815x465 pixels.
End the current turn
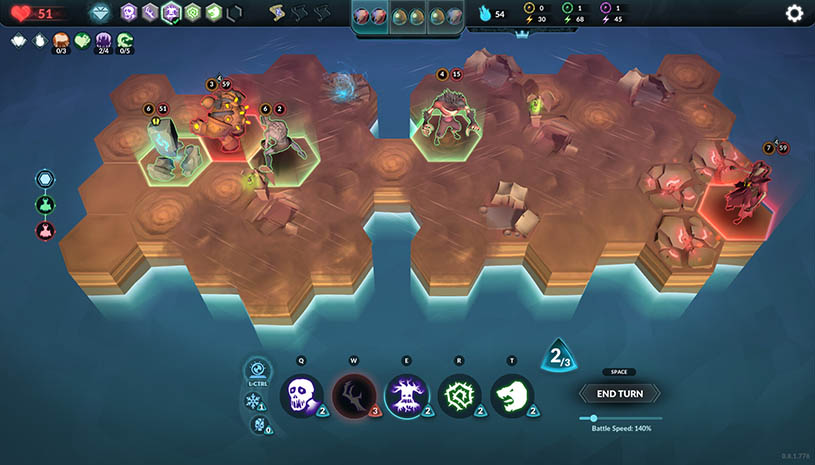coord(619,394)
